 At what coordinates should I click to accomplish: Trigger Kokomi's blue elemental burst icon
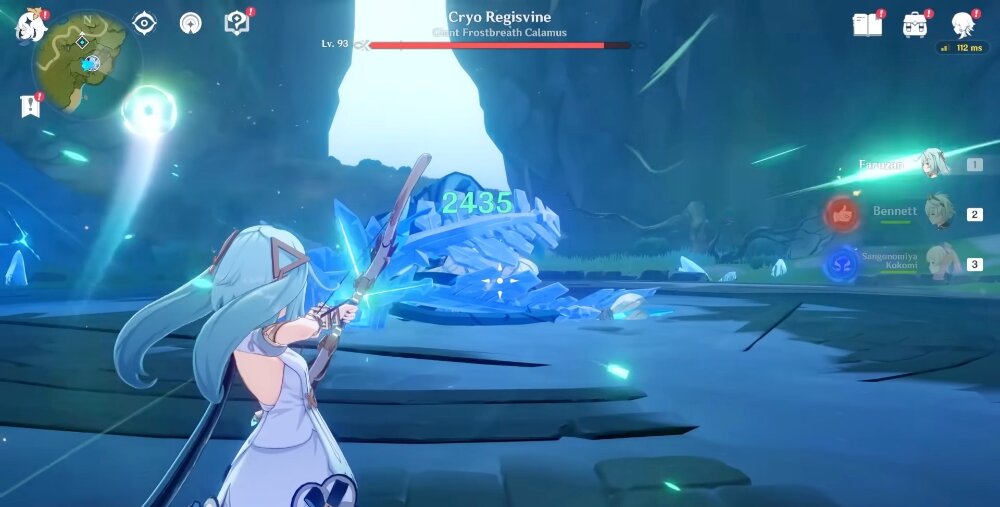tap(842, 264)
